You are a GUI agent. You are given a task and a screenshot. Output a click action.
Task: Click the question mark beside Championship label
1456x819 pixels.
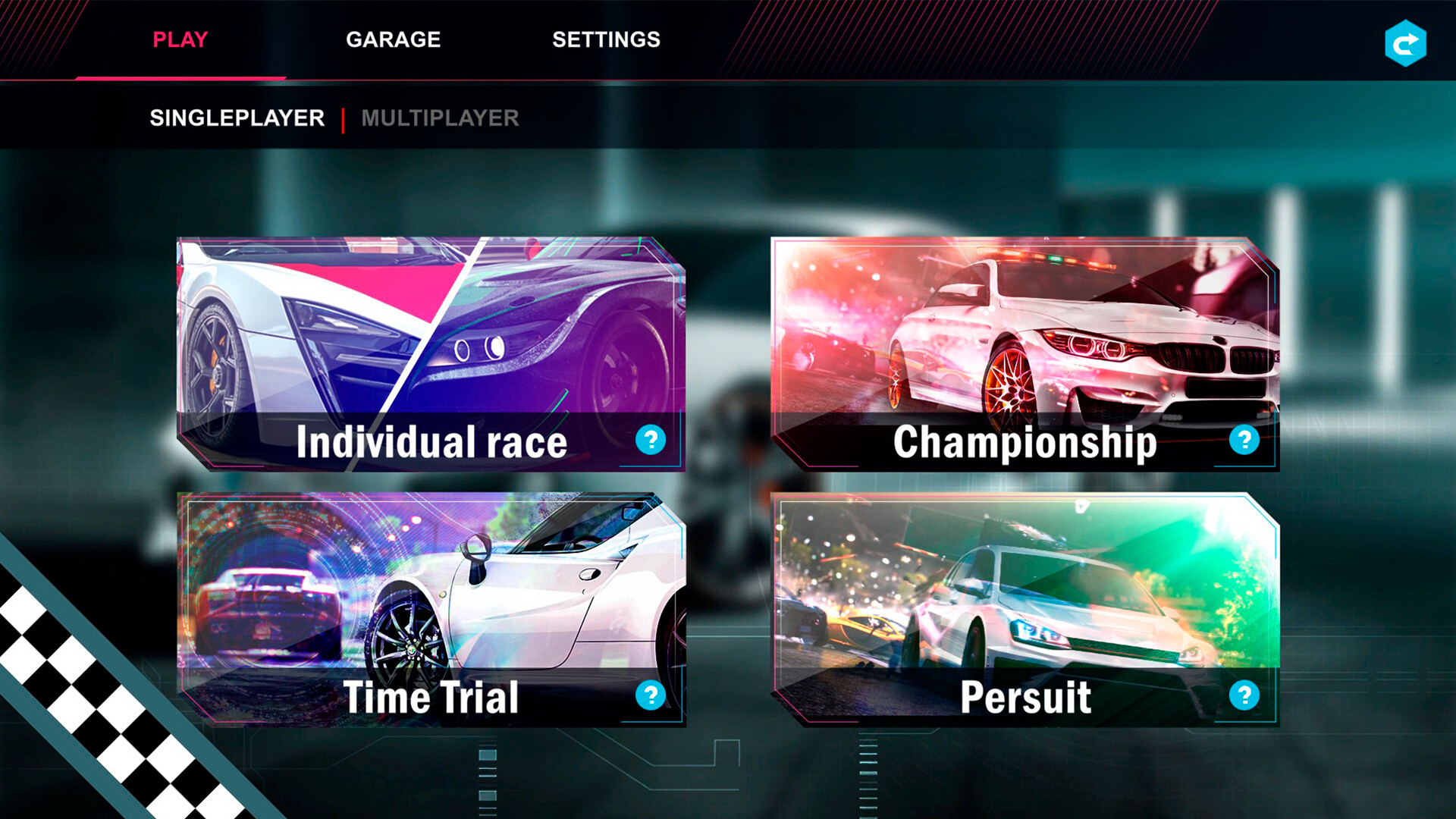pyautogui.click(x=1246, y=441)
